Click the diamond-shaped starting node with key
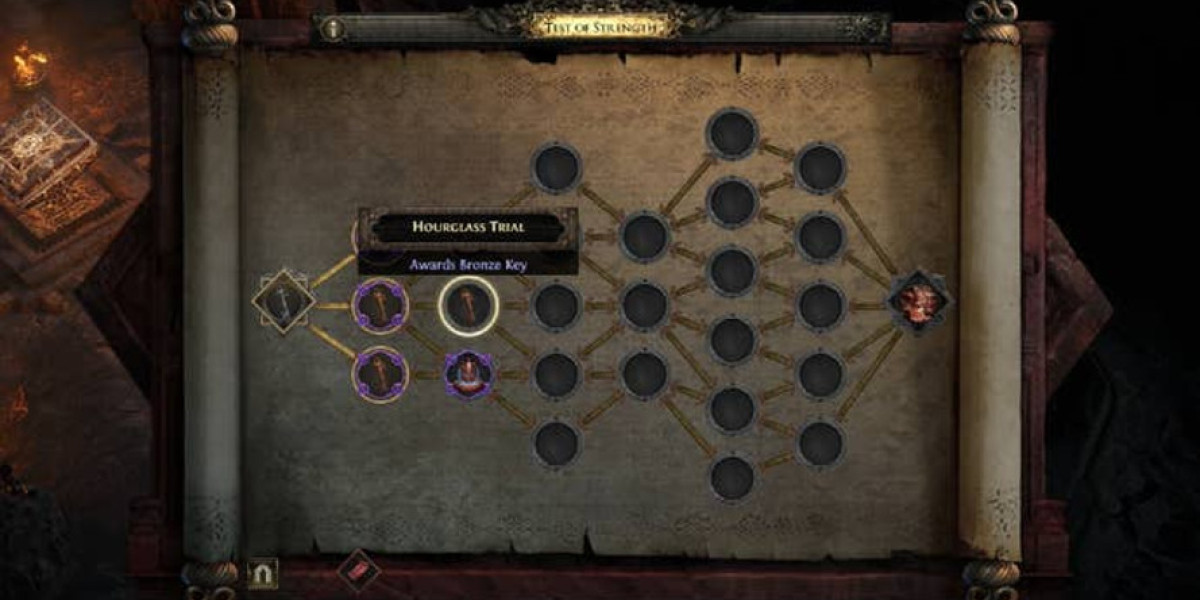This screenshot has width=1200, height=600. 283,299
